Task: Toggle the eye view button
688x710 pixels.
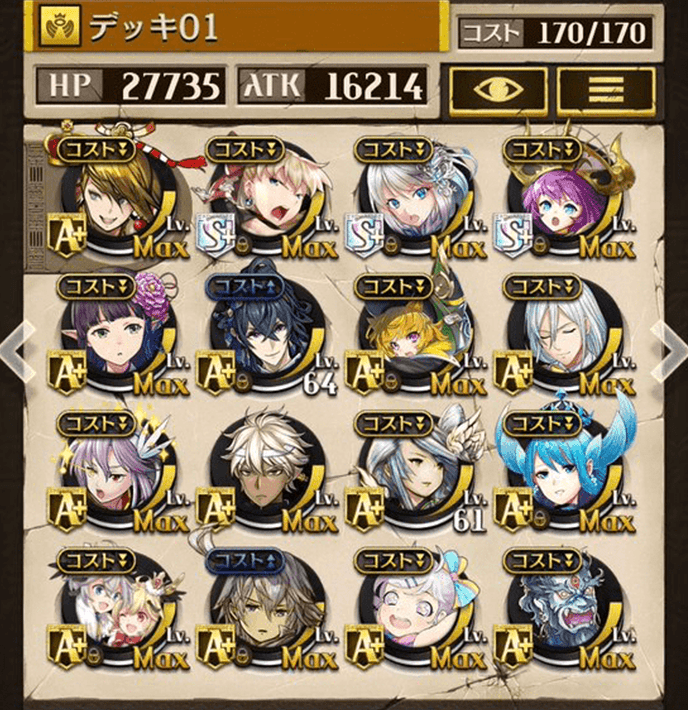Action: click(x=497, y=90)
